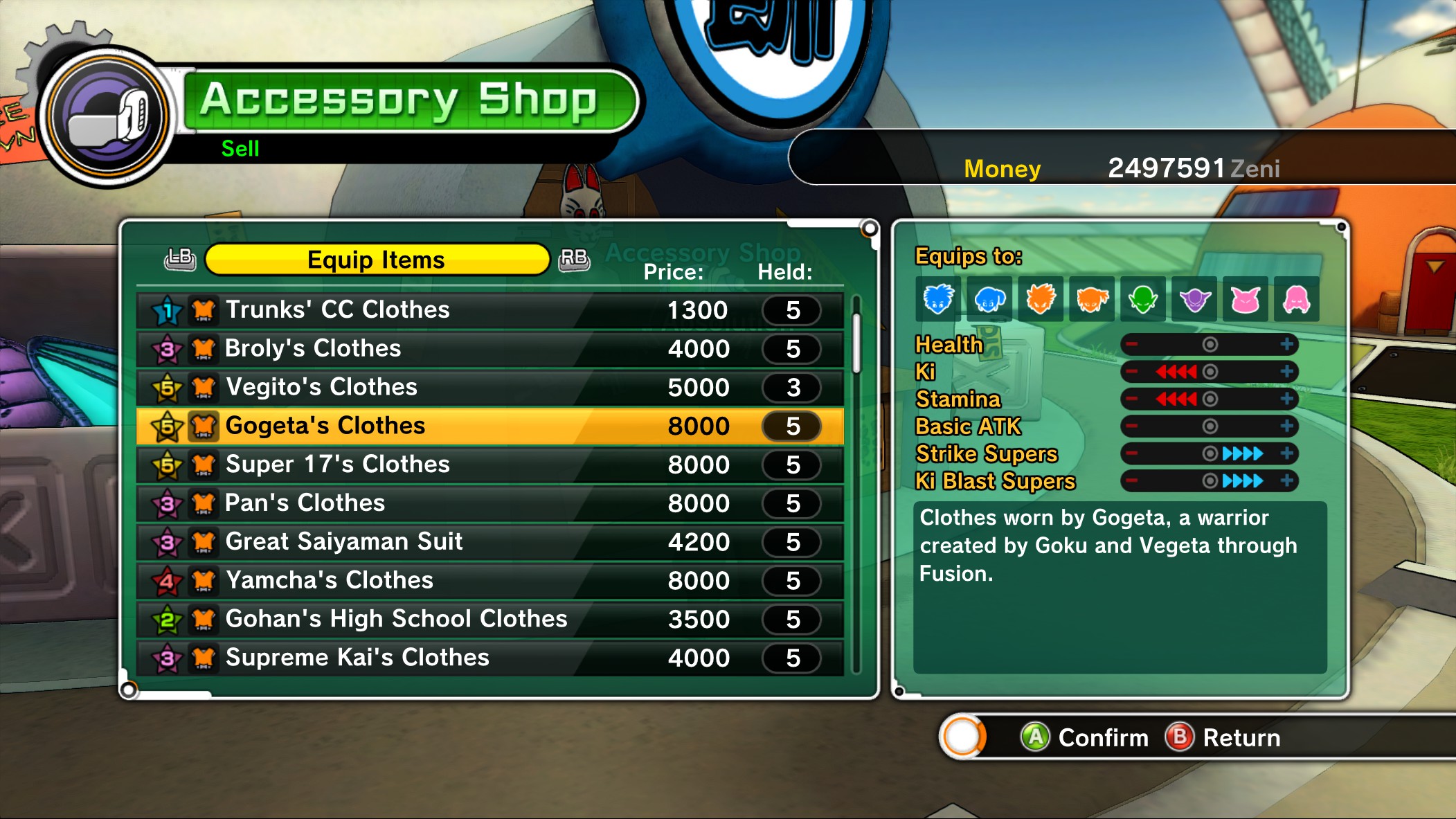The height and width of the screenshot is (819, 1456).
Task: Click the 5-star rarity icon next to Vegito's Clothes
Action: tap(166, 387)
